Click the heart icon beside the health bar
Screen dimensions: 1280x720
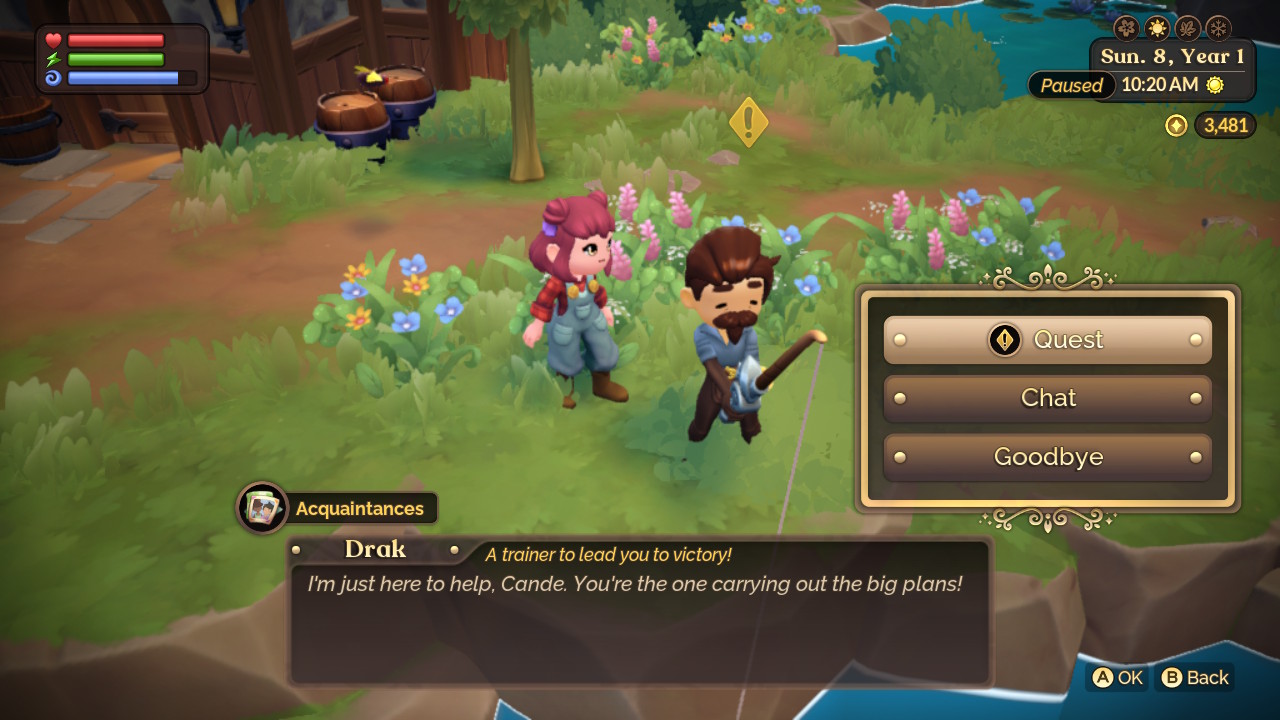point(53,40)
